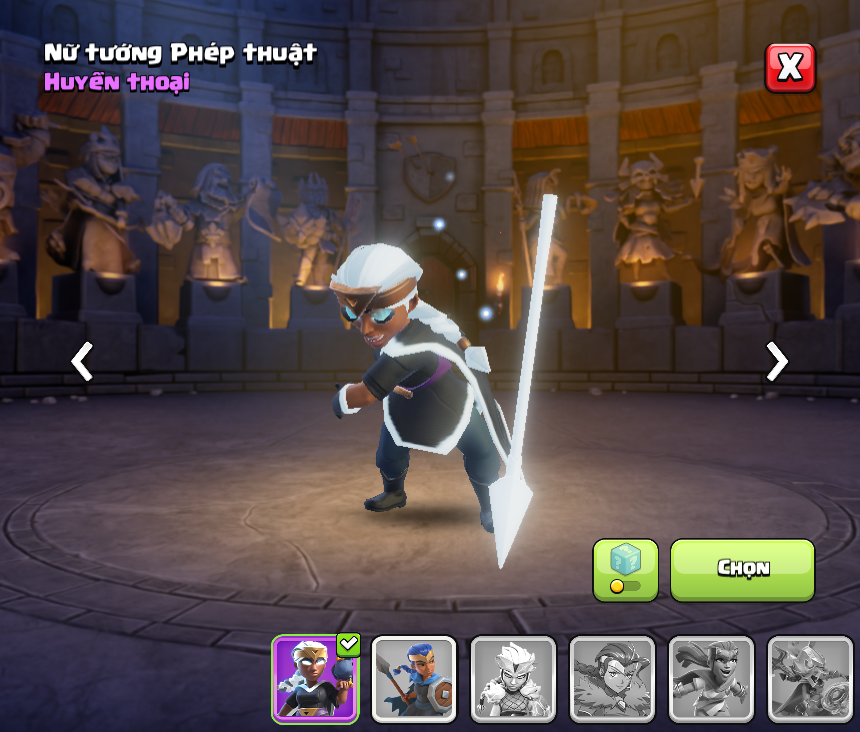This screenshot has width=860, height=732.
Task: Tap the blue cube button beside Chọn
Action: tap(625, 570)
